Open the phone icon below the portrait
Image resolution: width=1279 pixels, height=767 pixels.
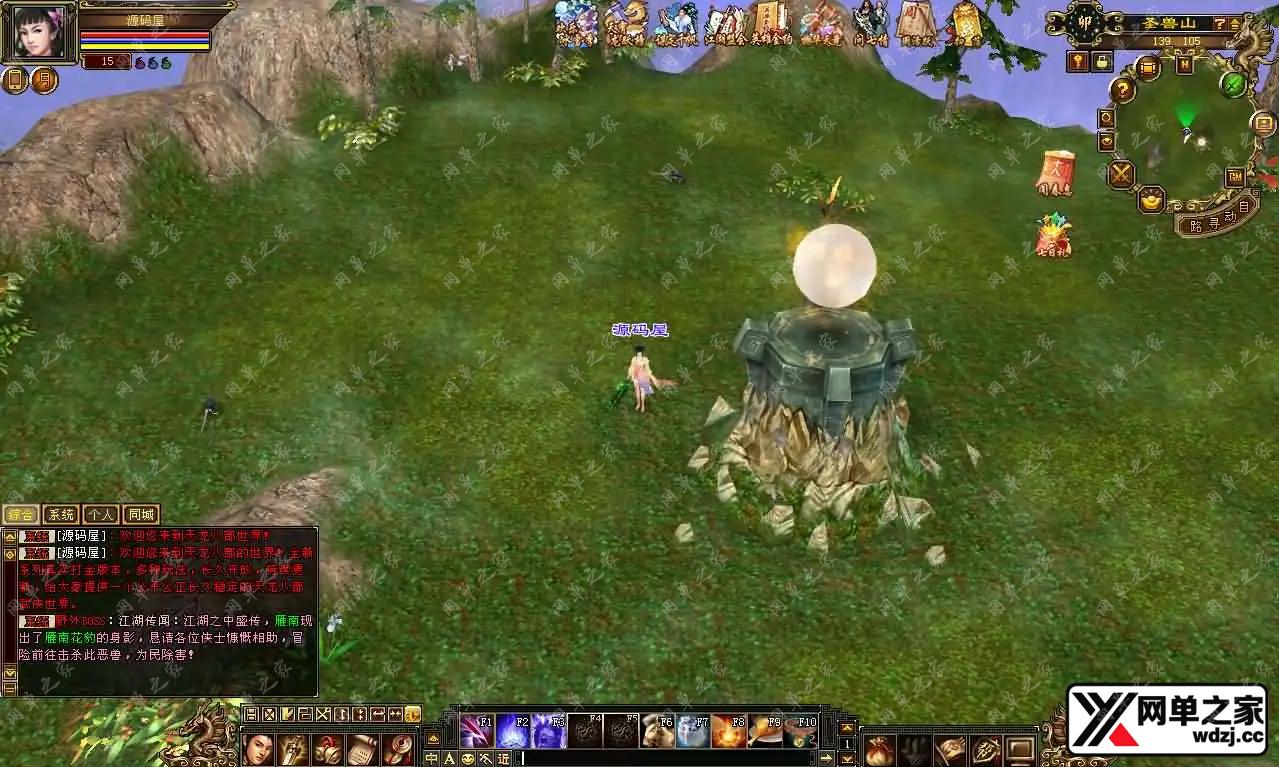click(16, 80)
